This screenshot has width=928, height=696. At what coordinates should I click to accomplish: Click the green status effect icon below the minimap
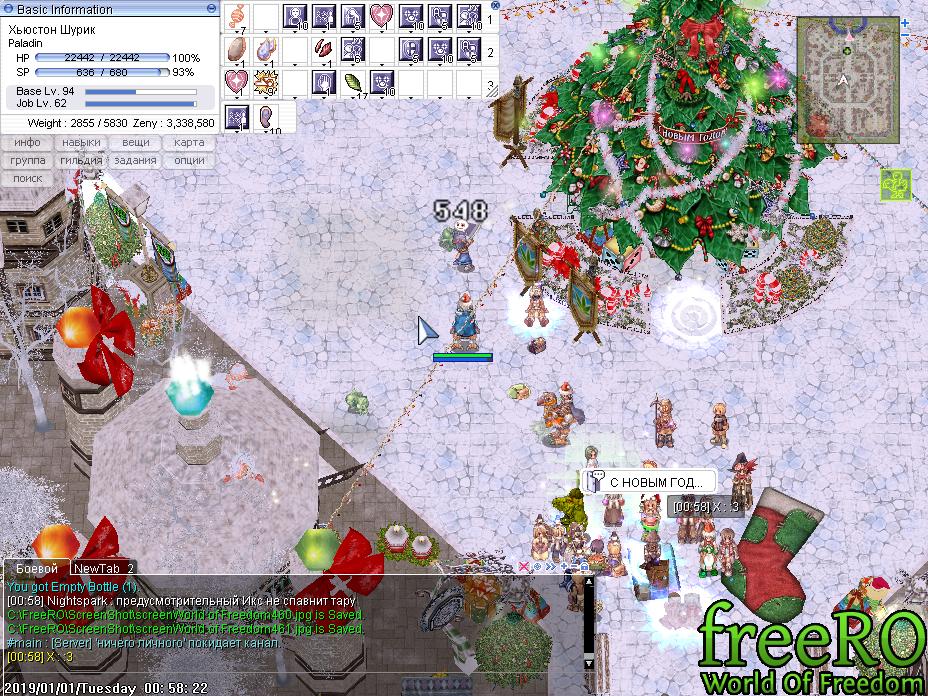click(894, 184)
